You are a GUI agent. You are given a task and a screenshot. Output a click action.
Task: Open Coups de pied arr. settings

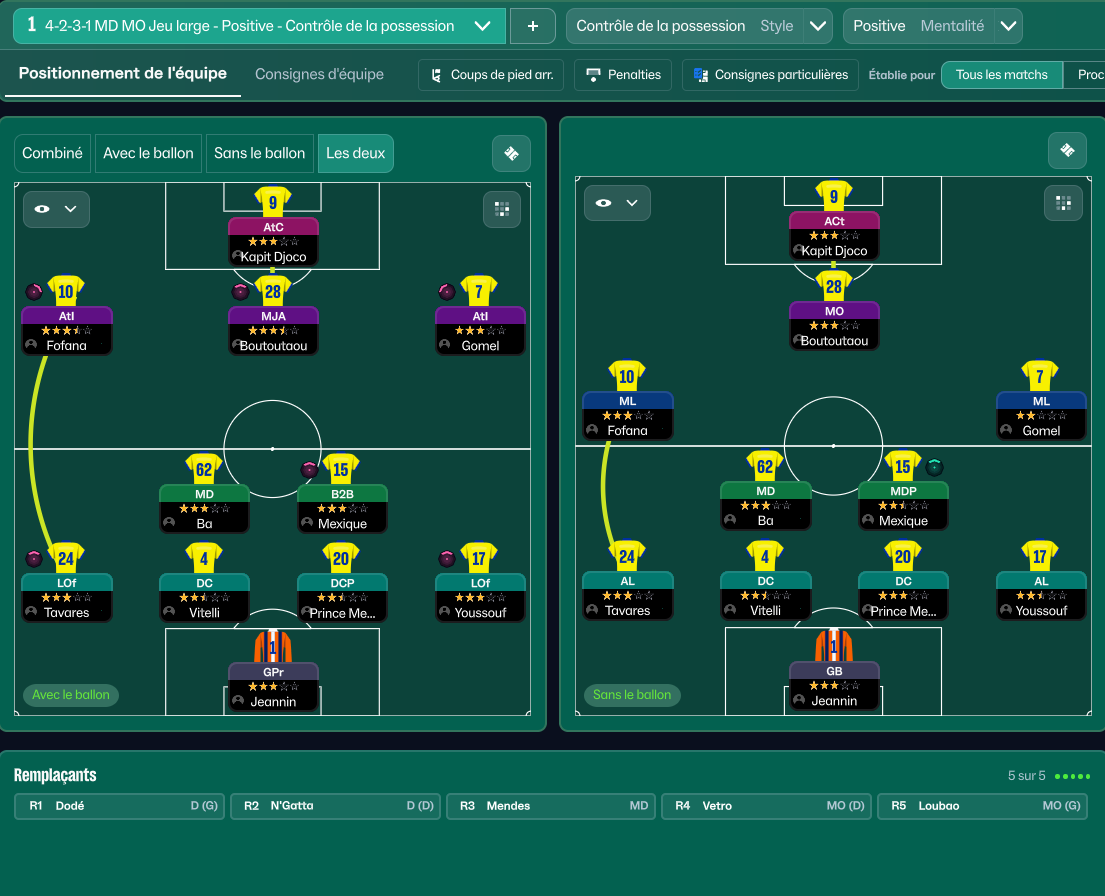click(x=492, y=75)
